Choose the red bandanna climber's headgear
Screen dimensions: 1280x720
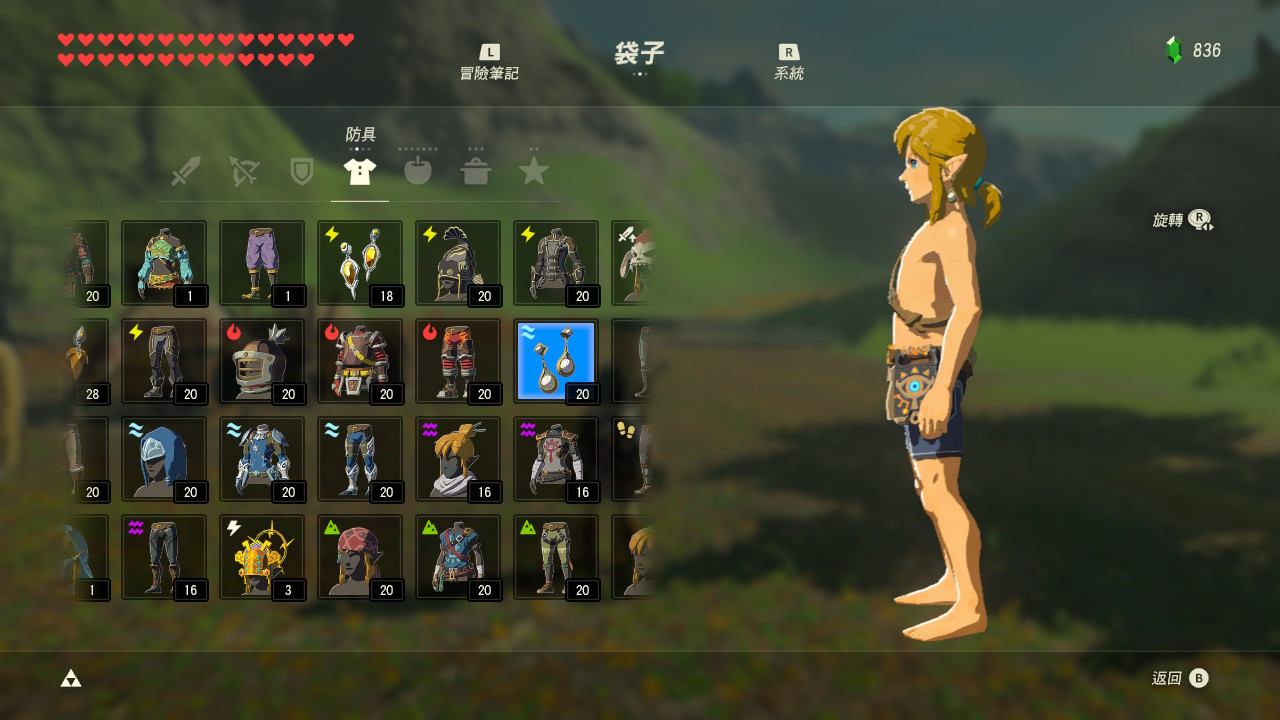360,557
